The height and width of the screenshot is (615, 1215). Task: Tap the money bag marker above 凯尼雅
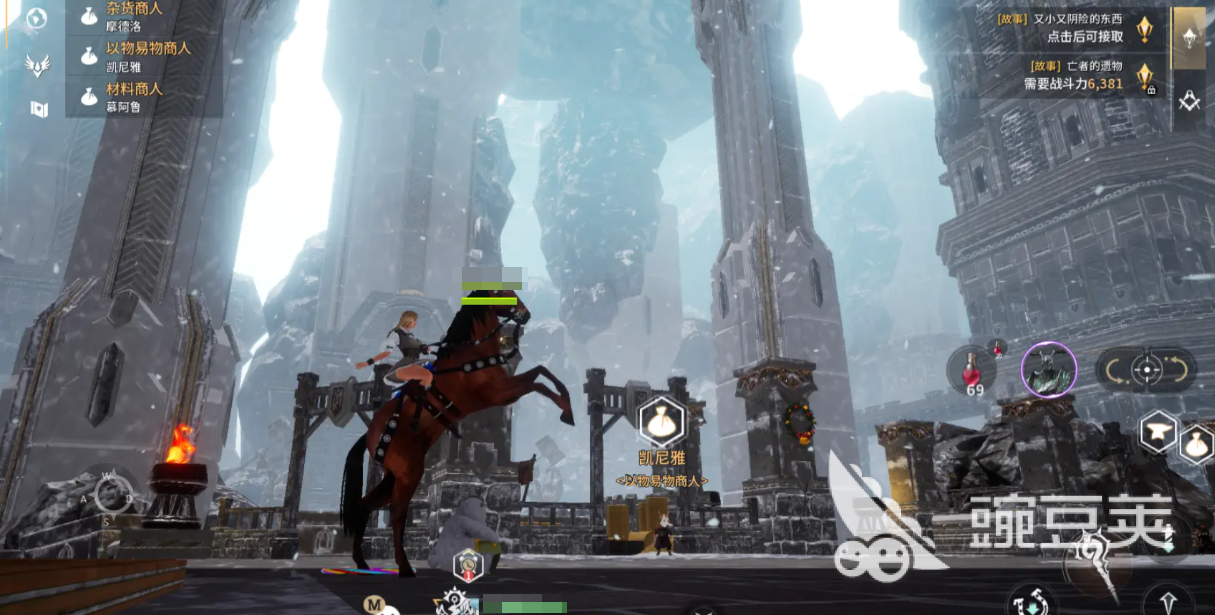(661, 421)
